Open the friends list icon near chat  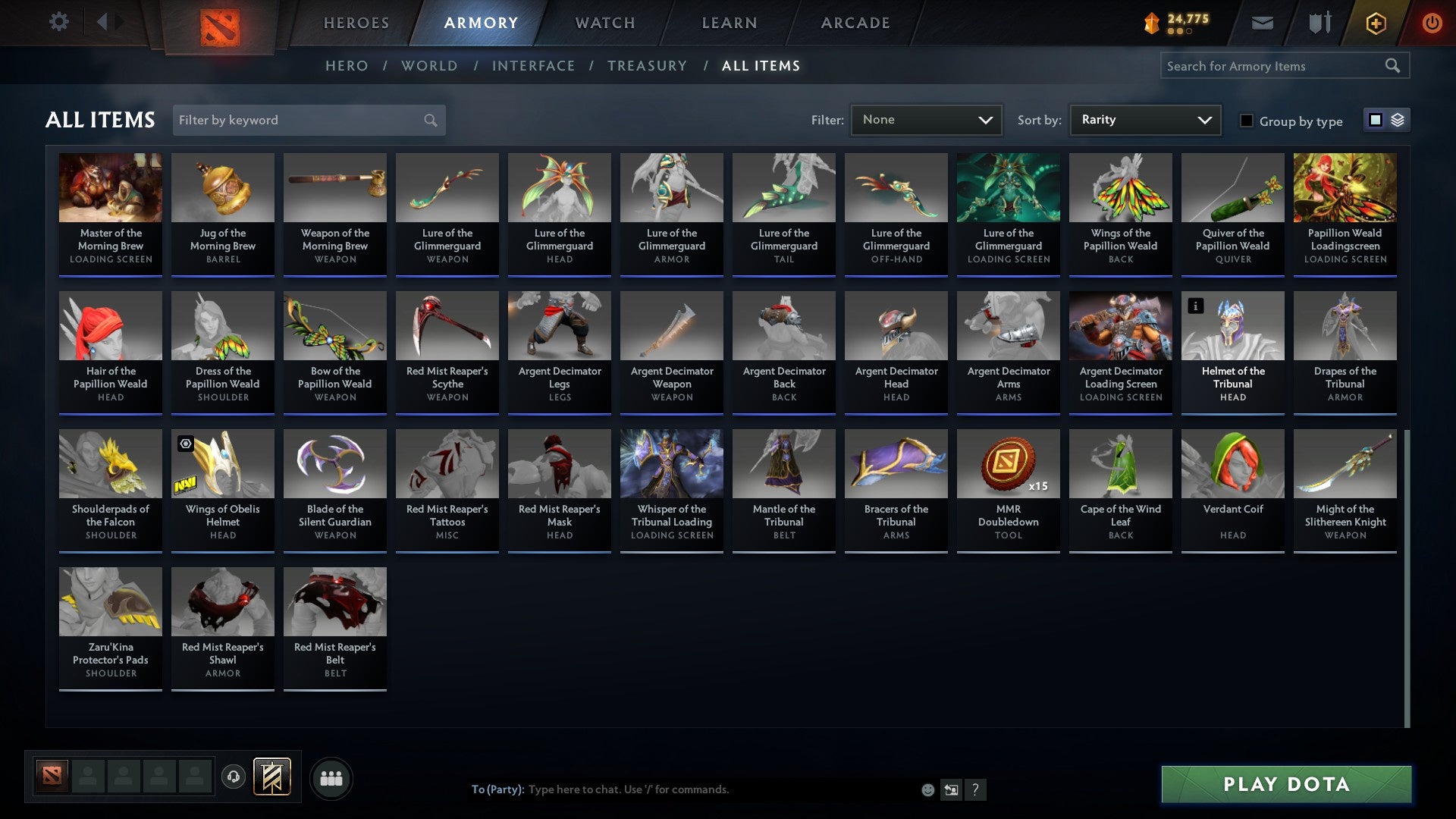[331, 777]
